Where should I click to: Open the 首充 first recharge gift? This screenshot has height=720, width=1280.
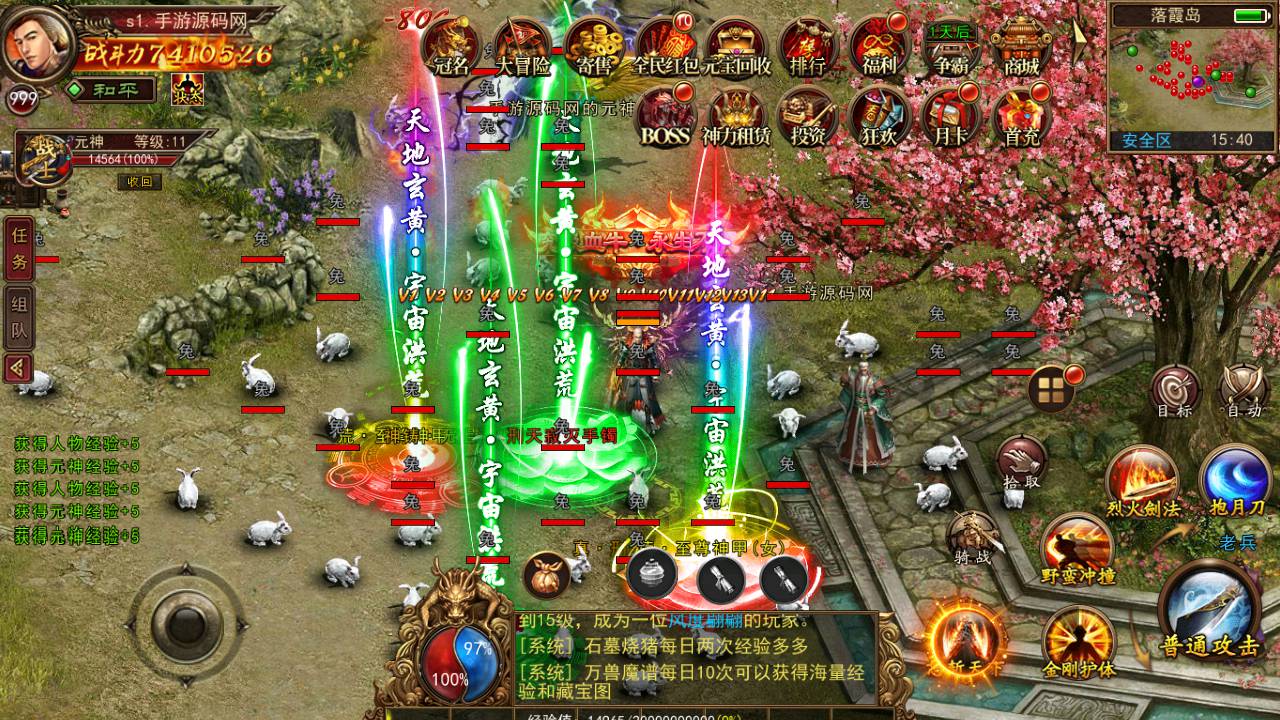point(1021,117)
